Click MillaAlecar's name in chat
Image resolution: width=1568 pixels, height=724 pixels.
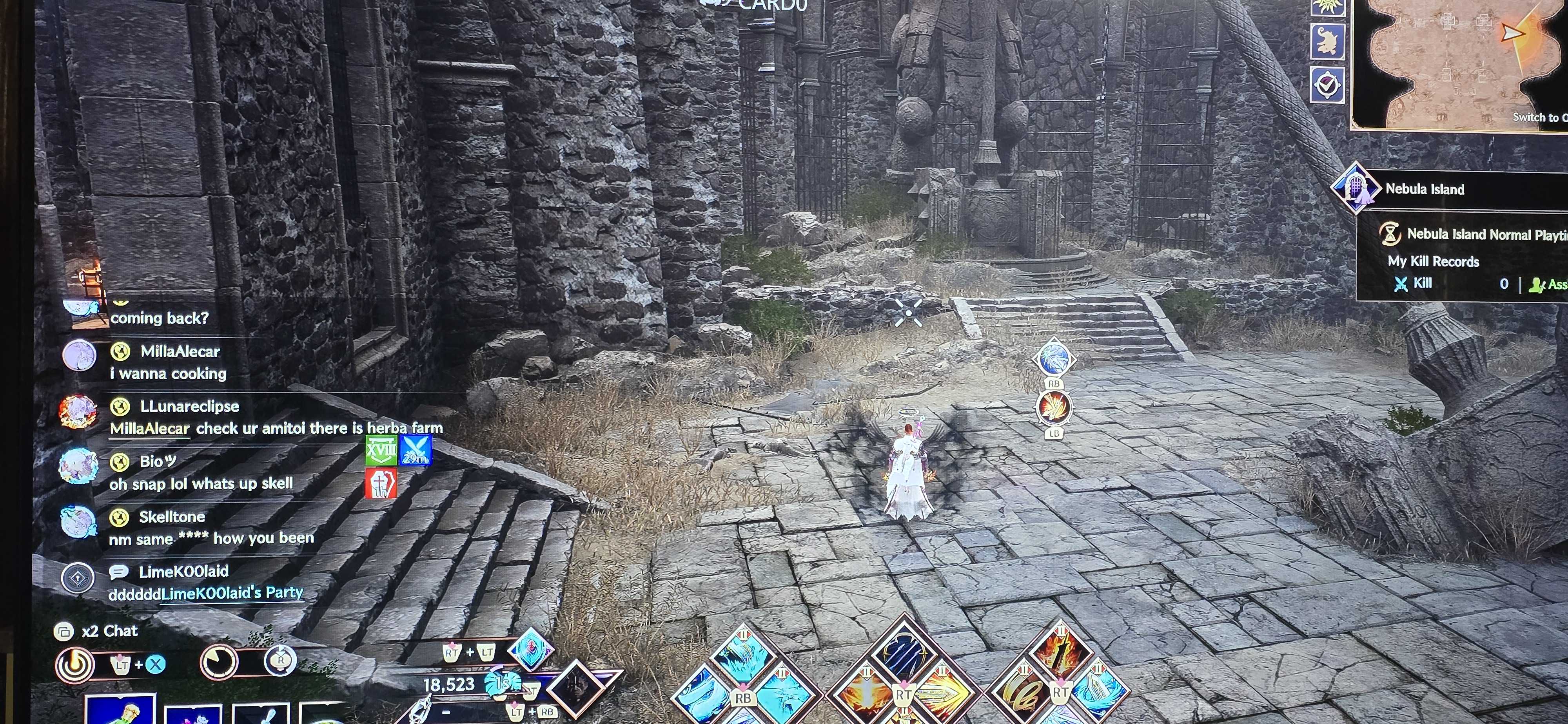[180, 352]
